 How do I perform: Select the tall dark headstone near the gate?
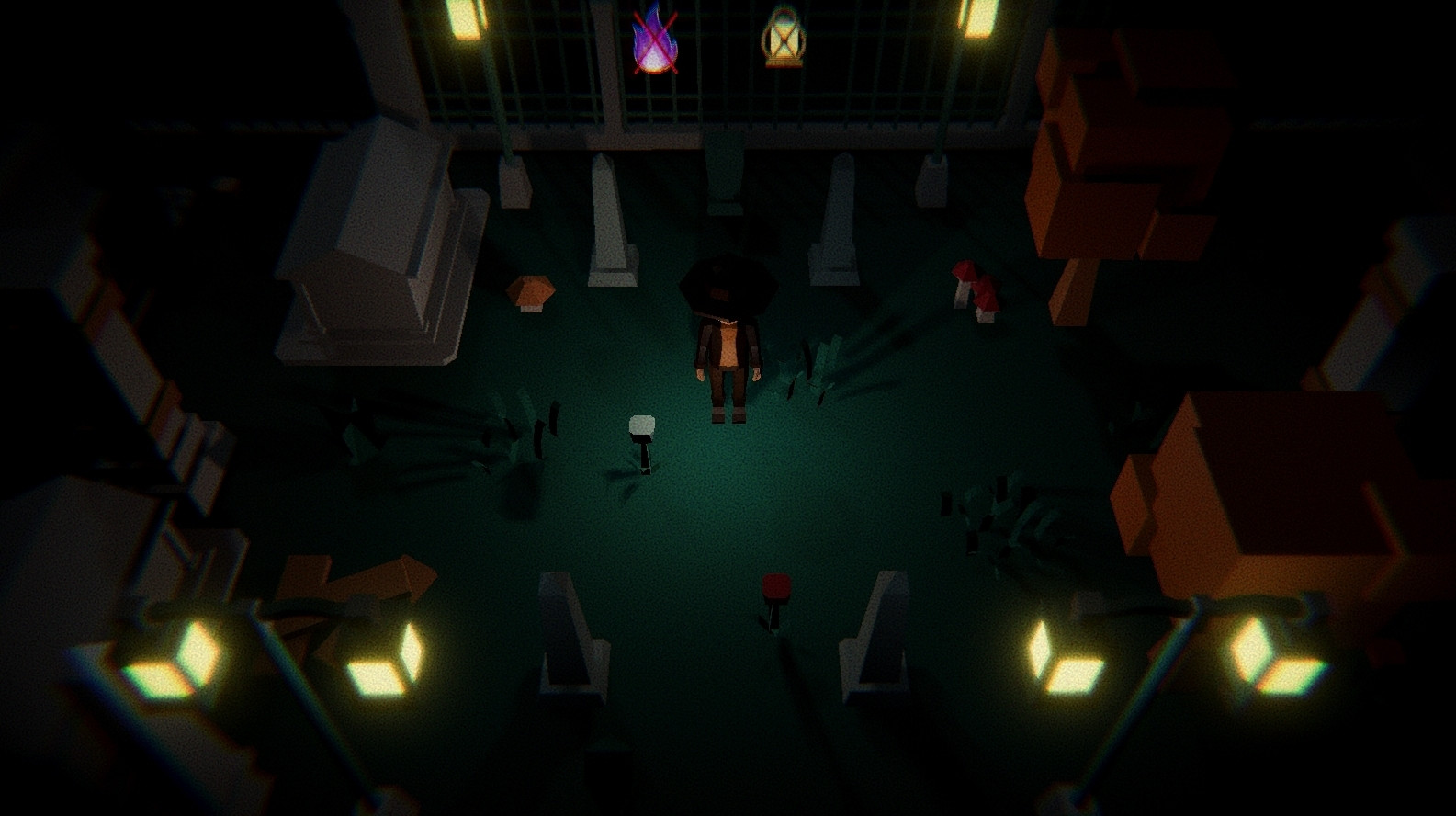click(726, 170)
